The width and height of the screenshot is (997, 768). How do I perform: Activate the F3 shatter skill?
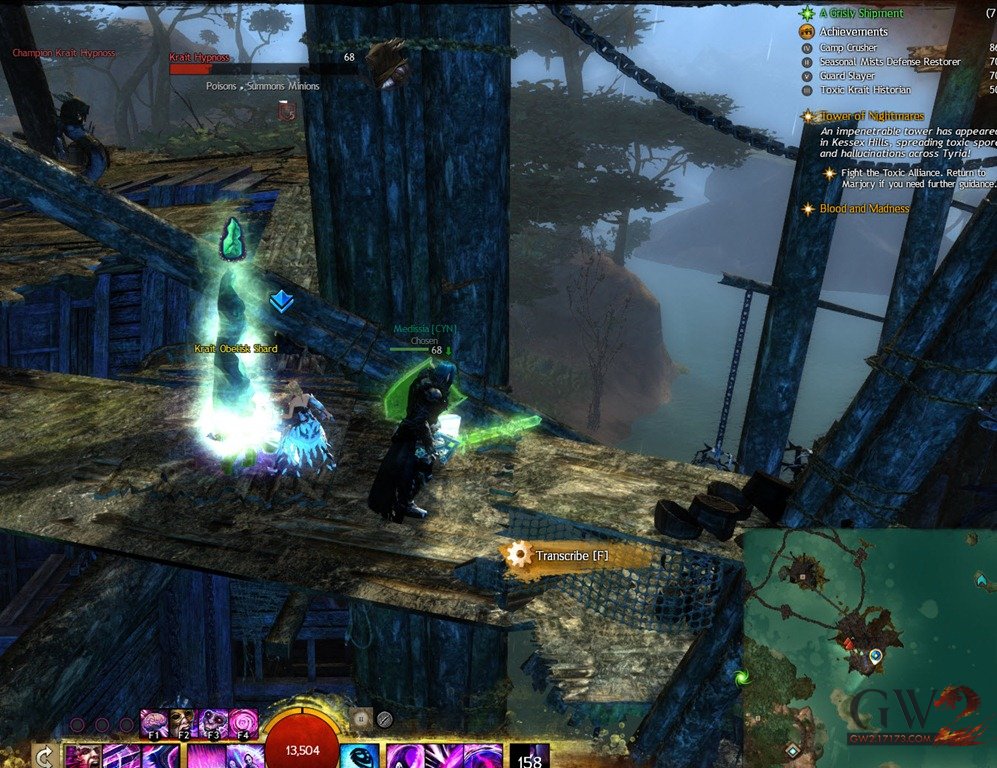point(214,722)
